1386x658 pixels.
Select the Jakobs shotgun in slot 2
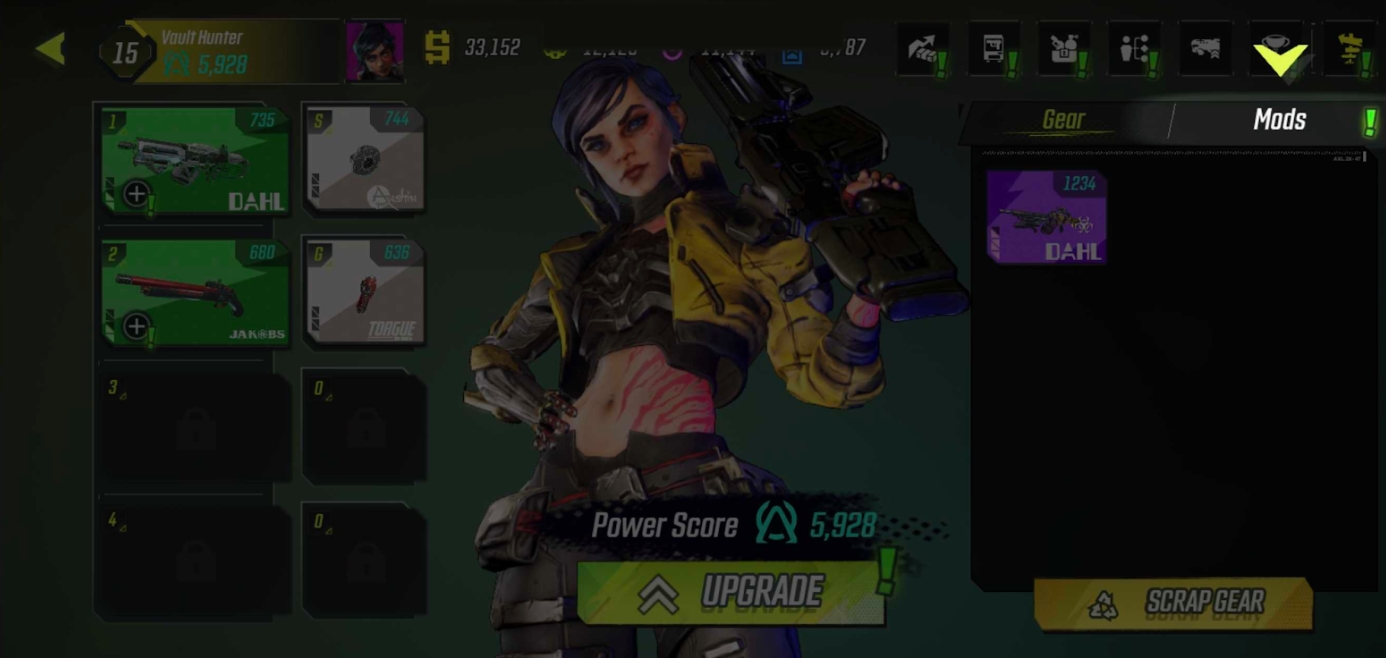tap(195, 293)
